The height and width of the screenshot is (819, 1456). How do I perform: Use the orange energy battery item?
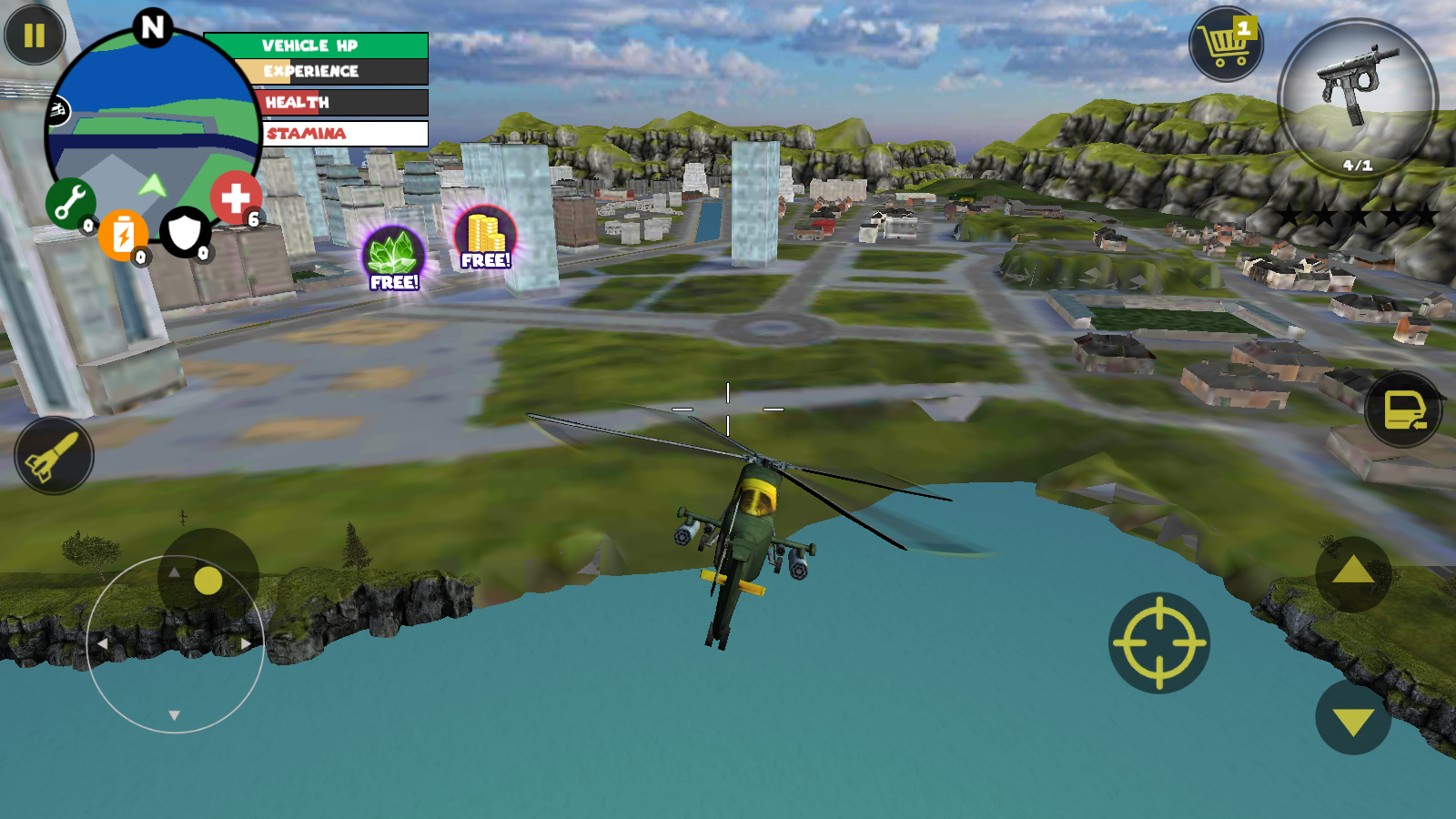pos(123,235)
